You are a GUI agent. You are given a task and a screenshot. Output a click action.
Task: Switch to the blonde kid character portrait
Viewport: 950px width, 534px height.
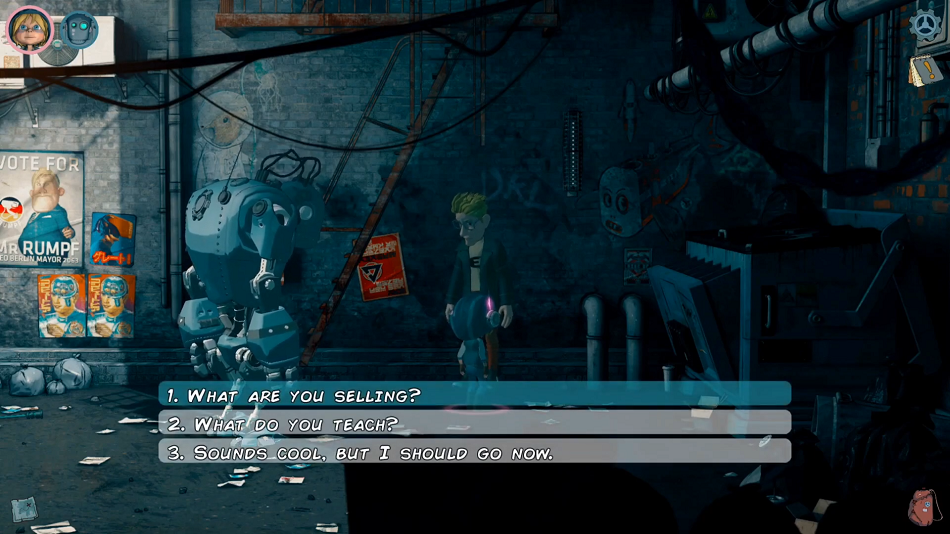click(30, 28)
